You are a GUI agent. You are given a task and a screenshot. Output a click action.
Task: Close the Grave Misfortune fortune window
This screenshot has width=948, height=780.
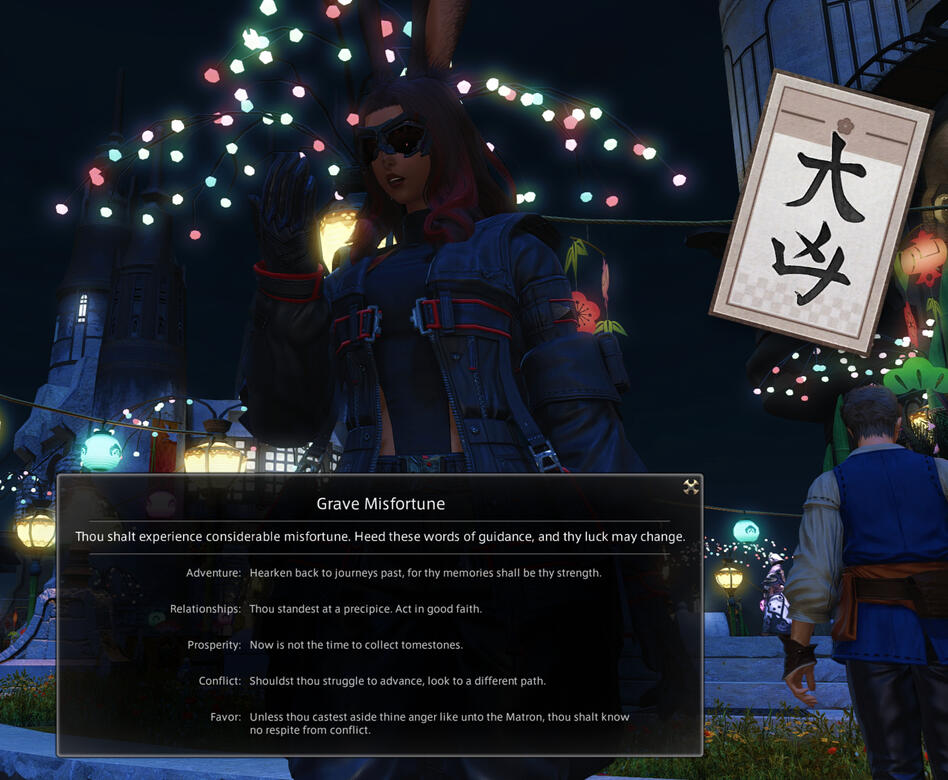click(690, 487)
